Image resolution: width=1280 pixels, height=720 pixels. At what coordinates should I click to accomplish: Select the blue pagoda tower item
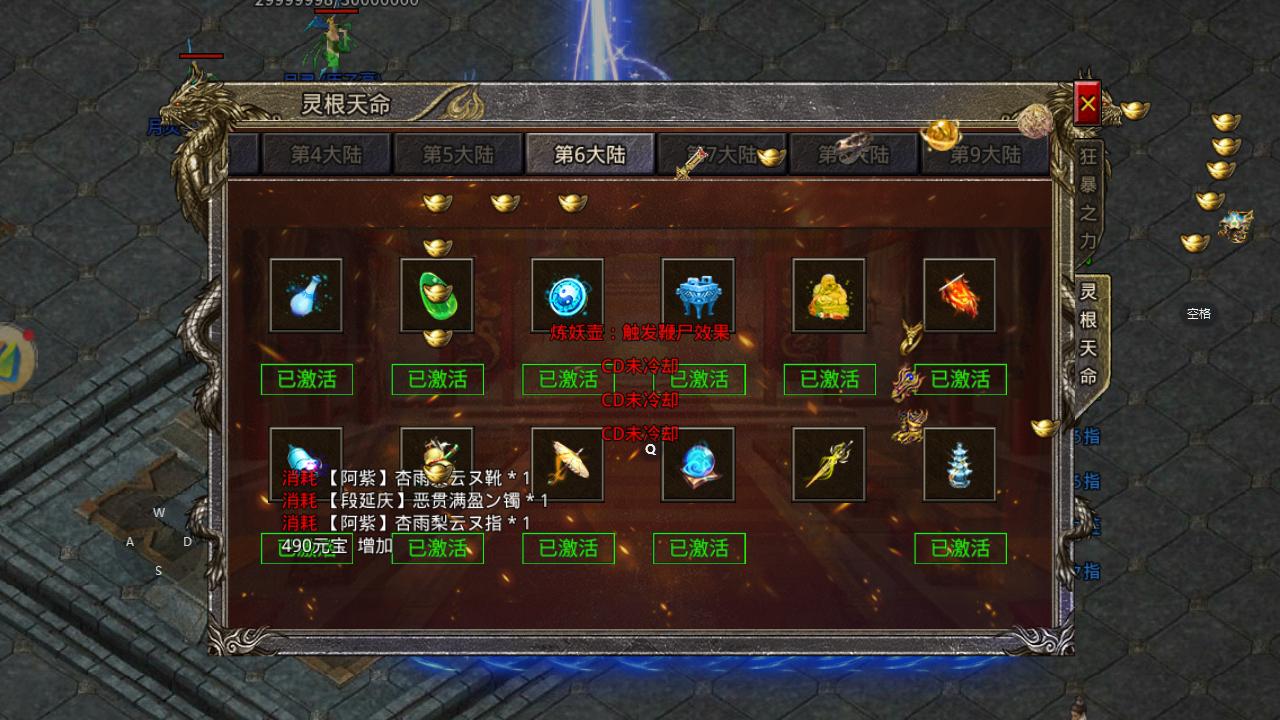(x=959, y=464)
